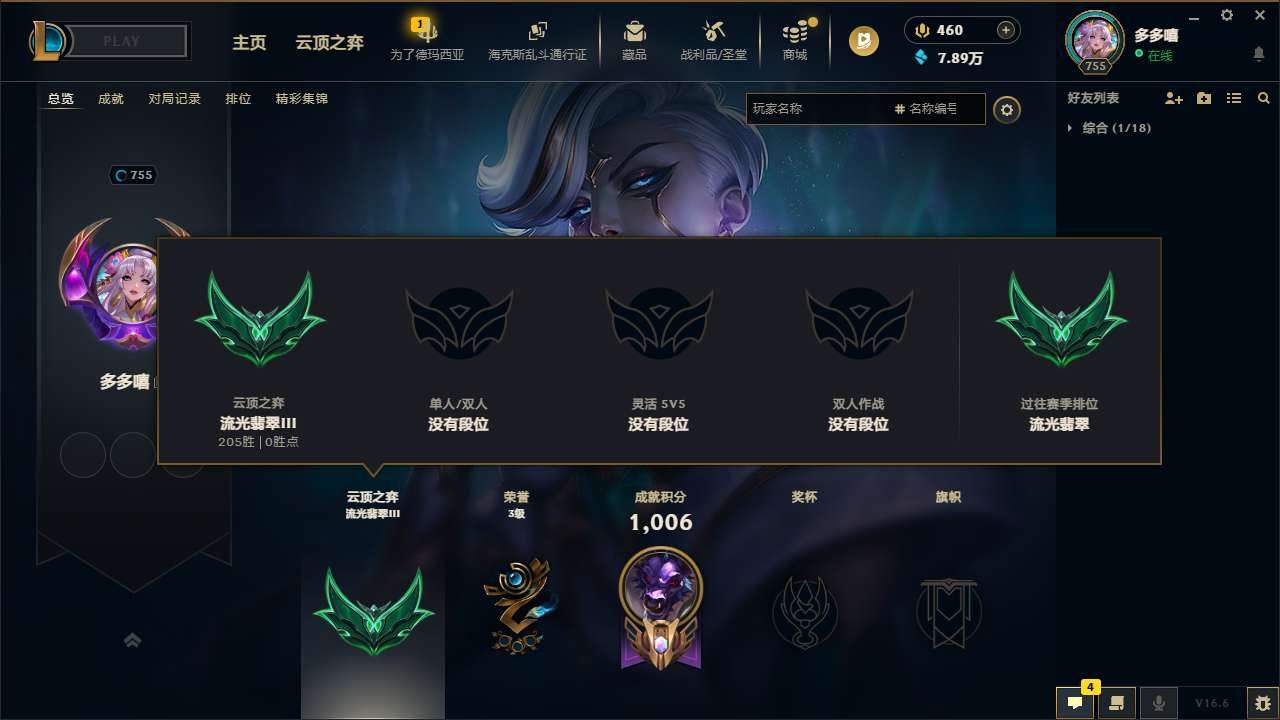This screenshot has width=1280, height=720.
Task: Open the 商城 store icon
Action: 795,40
